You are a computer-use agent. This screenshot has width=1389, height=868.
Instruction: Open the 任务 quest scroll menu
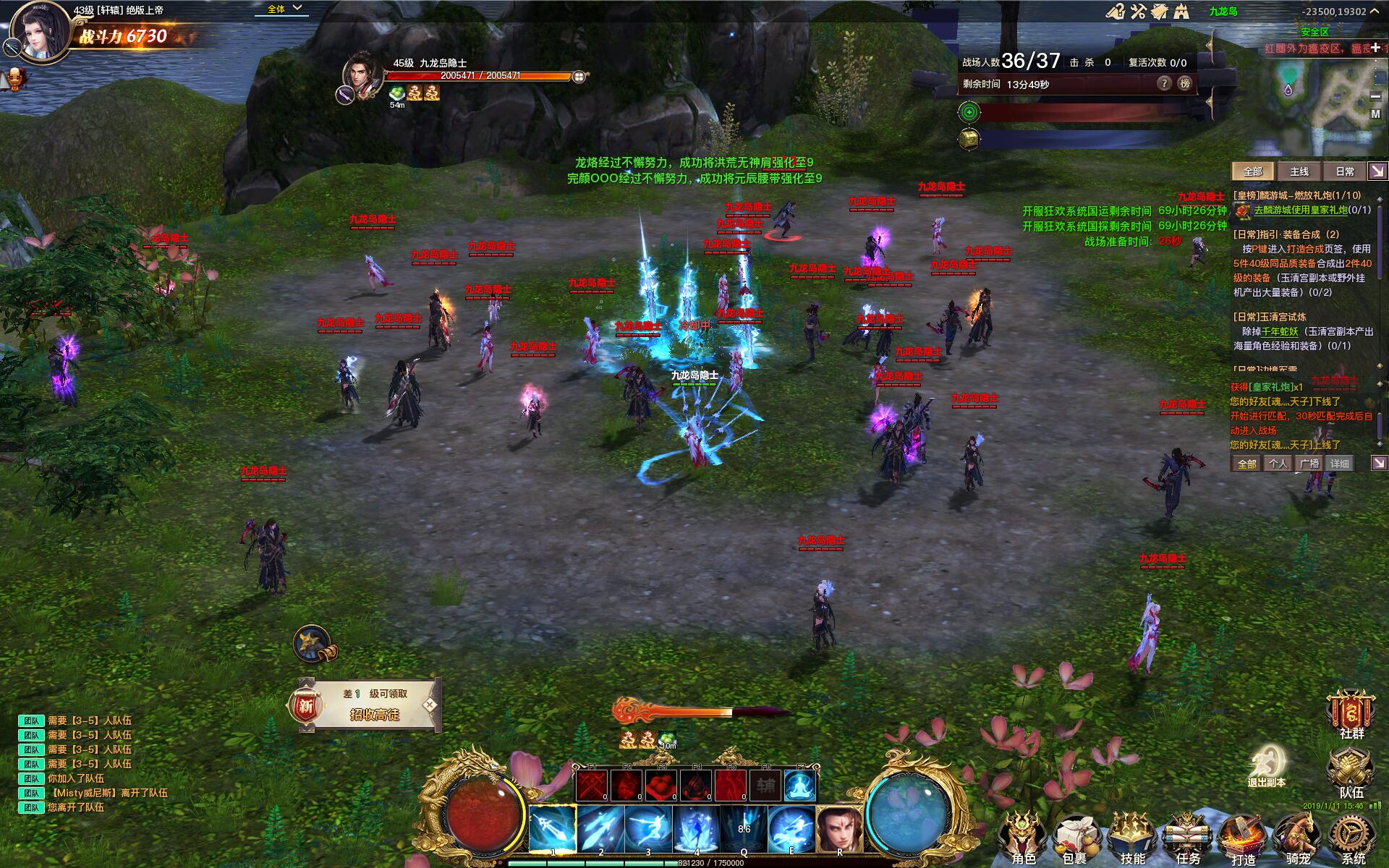[1187, 838]
